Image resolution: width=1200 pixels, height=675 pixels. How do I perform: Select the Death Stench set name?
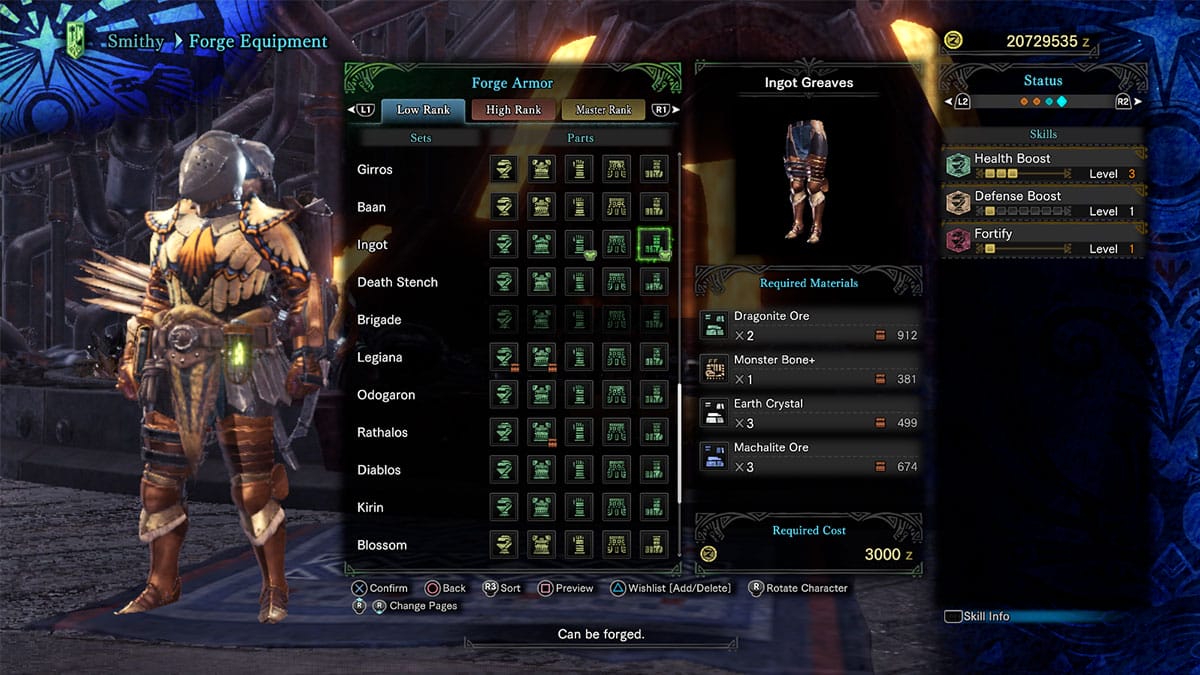397,282
